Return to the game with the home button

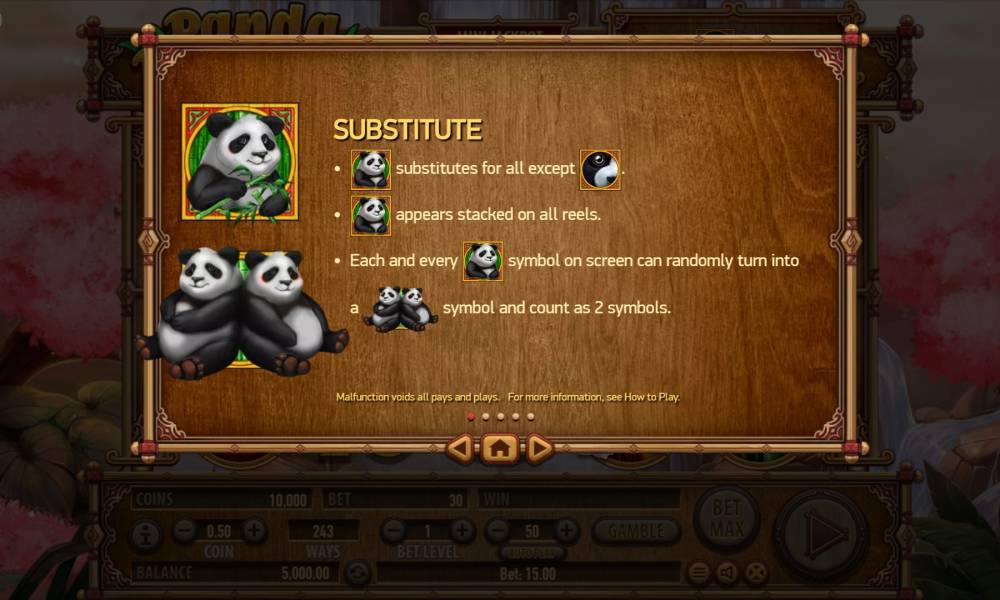click(x=500, y=449)
